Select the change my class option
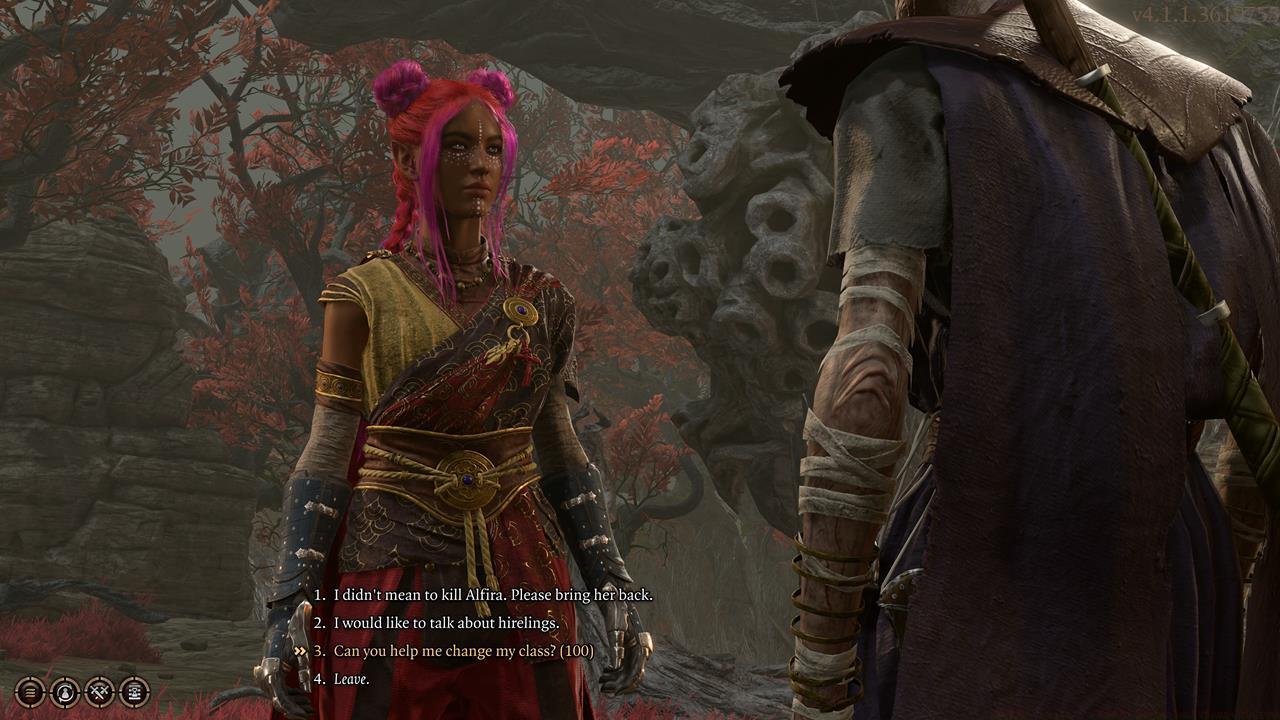Viewport: 1280px width, 720px height. tap(463, 651)
